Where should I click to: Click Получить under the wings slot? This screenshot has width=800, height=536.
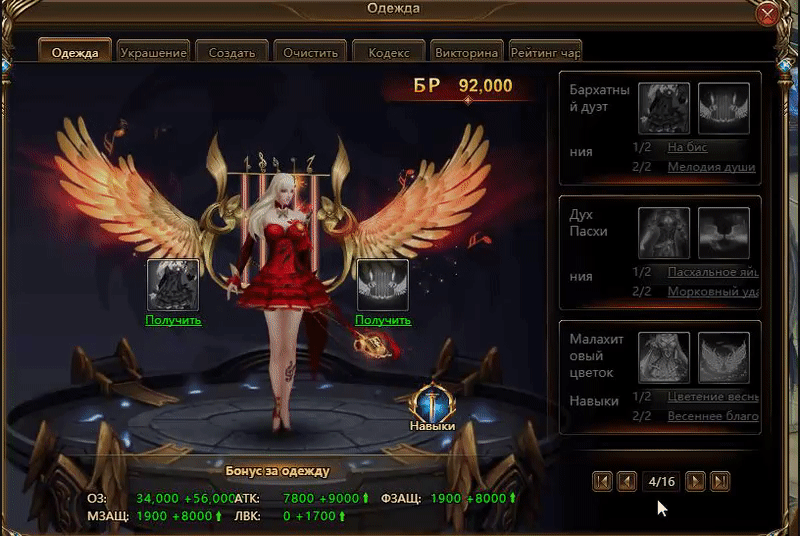tap(383, 320)
